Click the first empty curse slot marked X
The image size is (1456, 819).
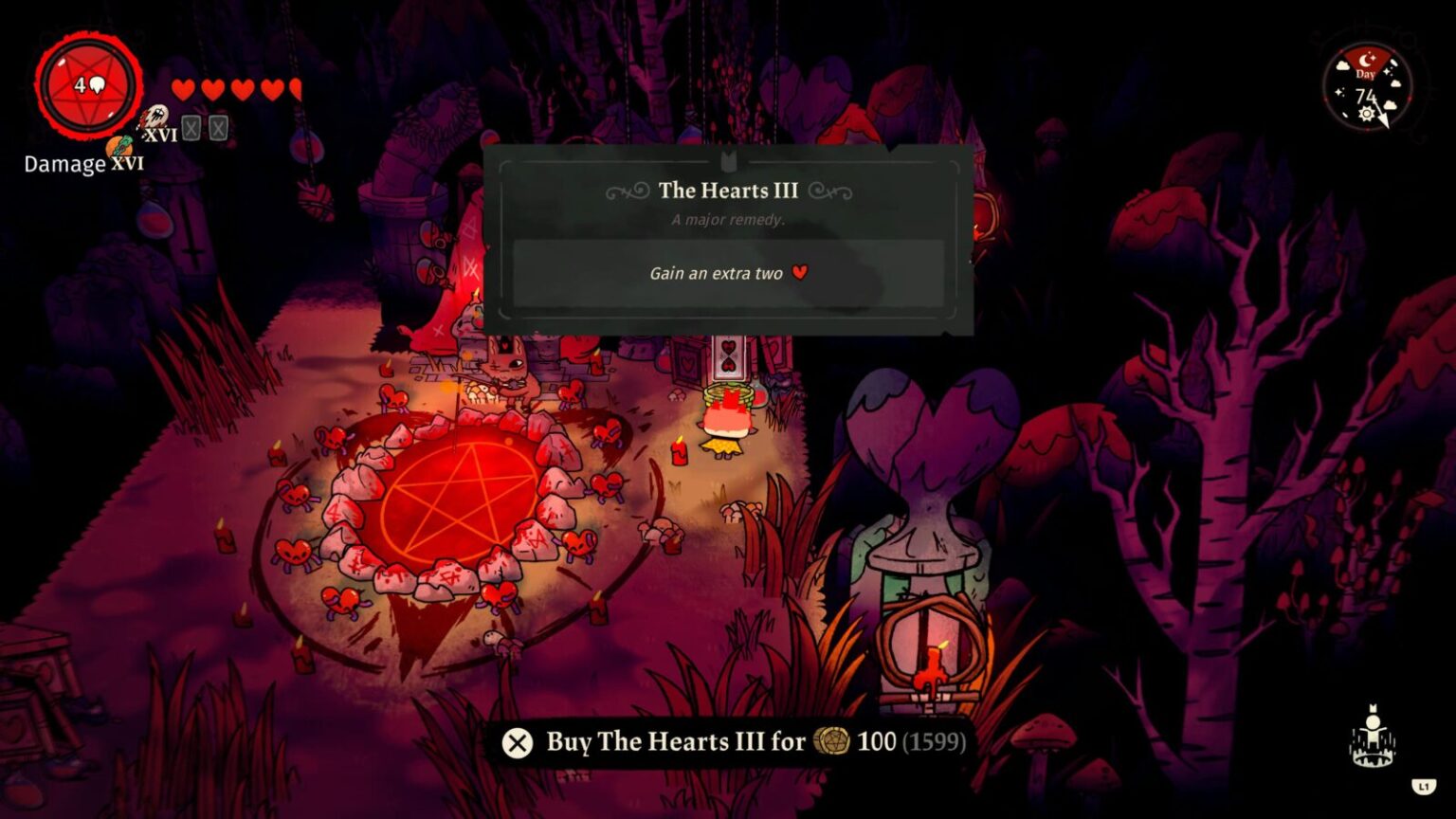(192, 127)
